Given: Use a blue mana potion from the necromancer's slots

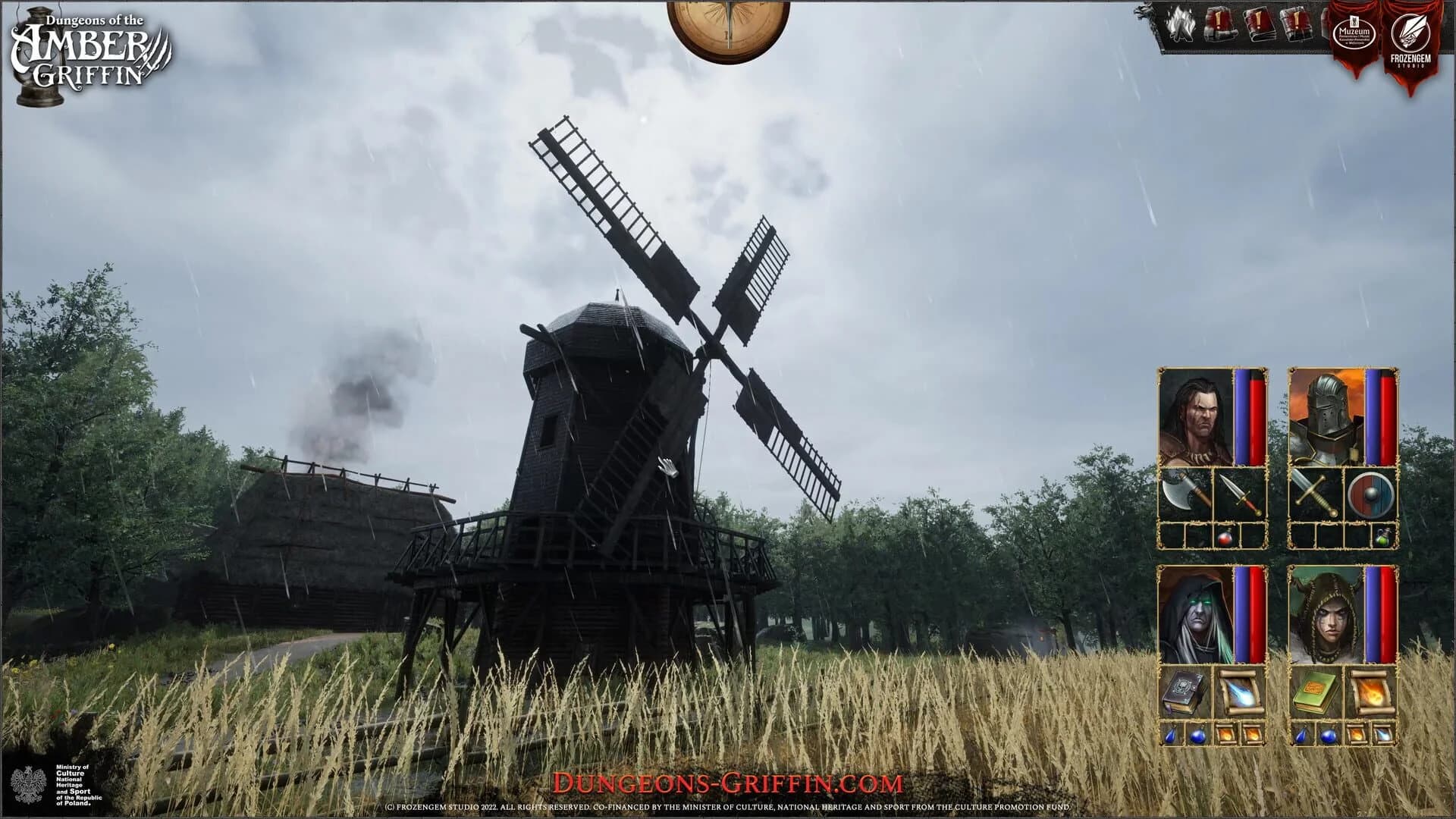Looking at the screenshot, I should point(1171,736).
